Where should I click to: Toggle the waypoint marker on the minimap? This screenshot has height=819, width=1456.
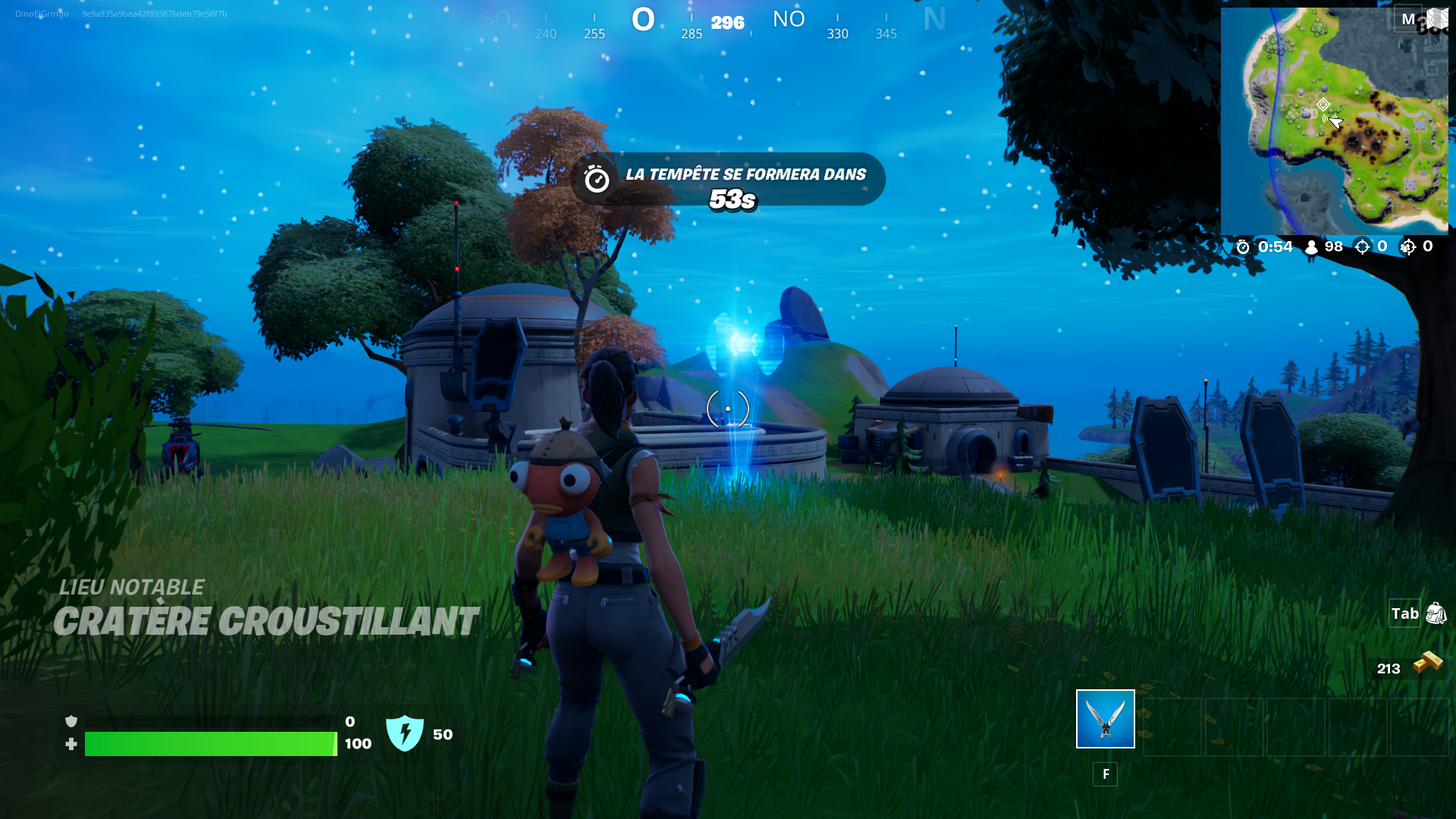[1323, 102]
